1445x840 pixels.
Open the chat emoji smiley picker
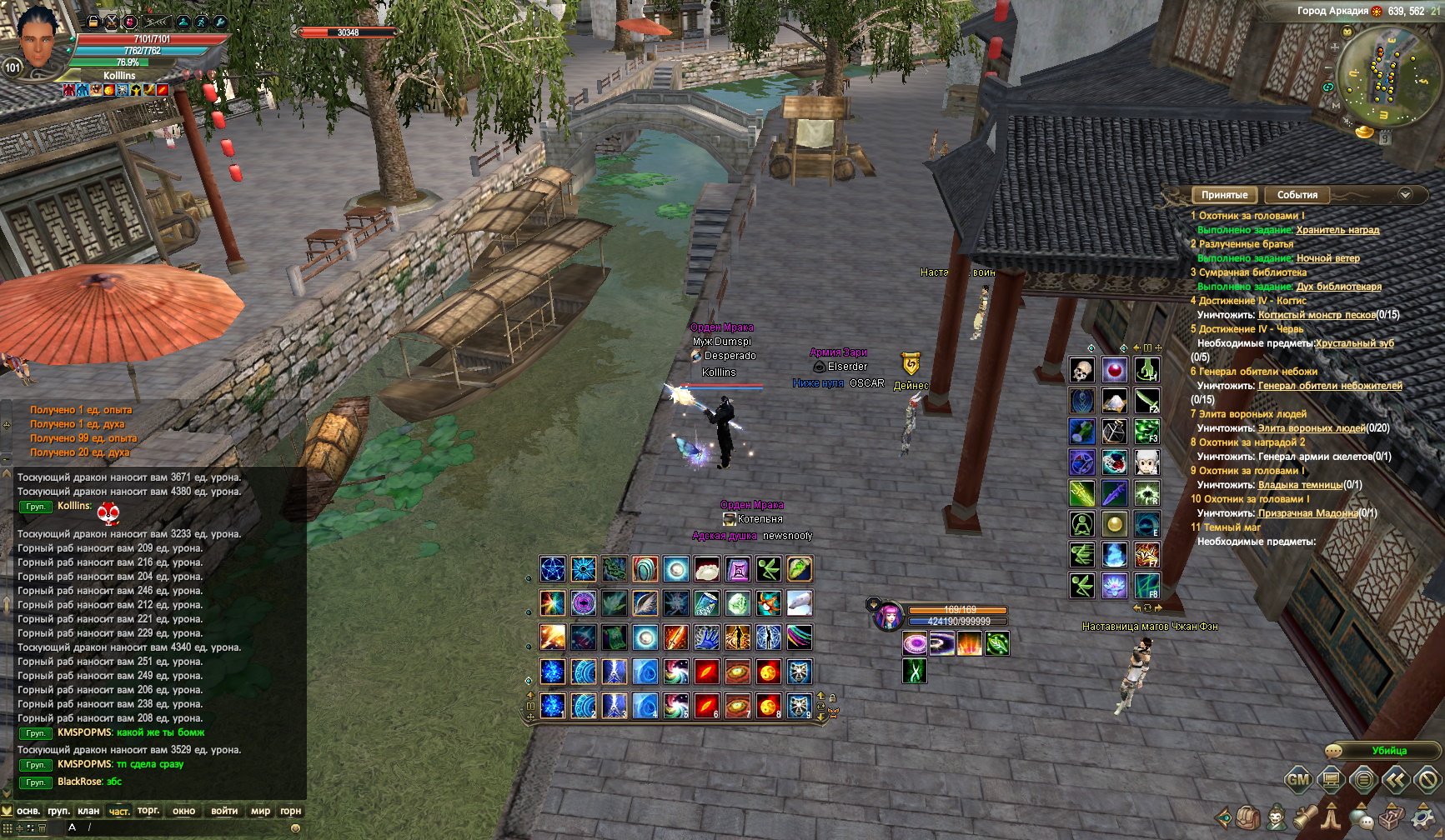click(294, 828)
